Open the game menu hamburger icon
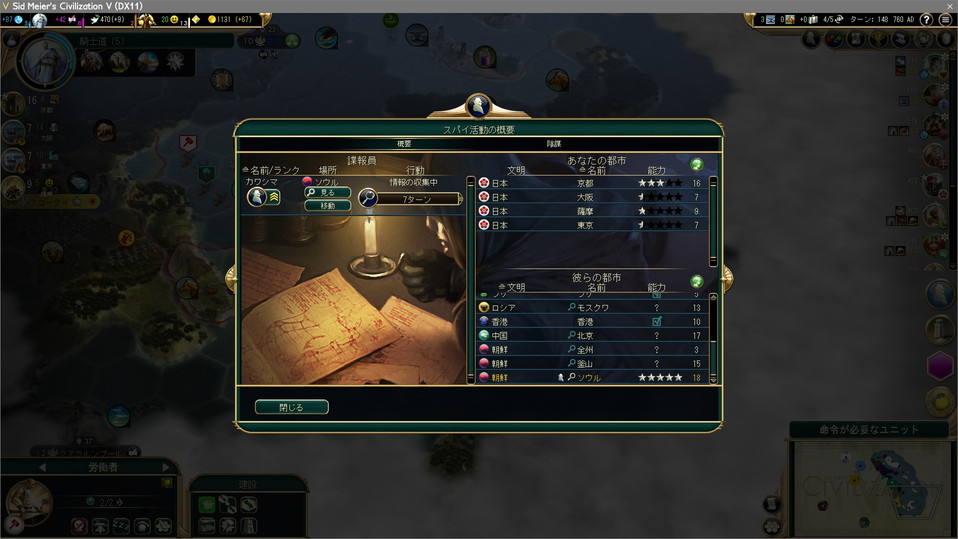This screenshot has width=958, height=539. pos(945,19)
